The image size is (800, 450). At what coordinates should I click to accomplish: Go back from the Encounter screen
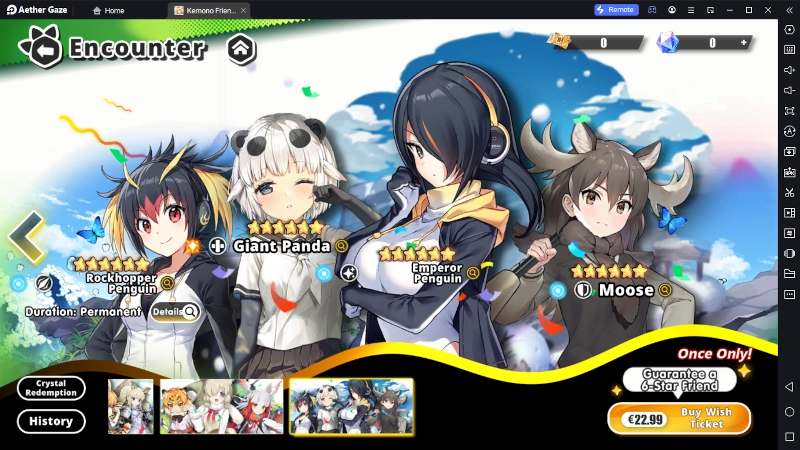tap(40, 48)
